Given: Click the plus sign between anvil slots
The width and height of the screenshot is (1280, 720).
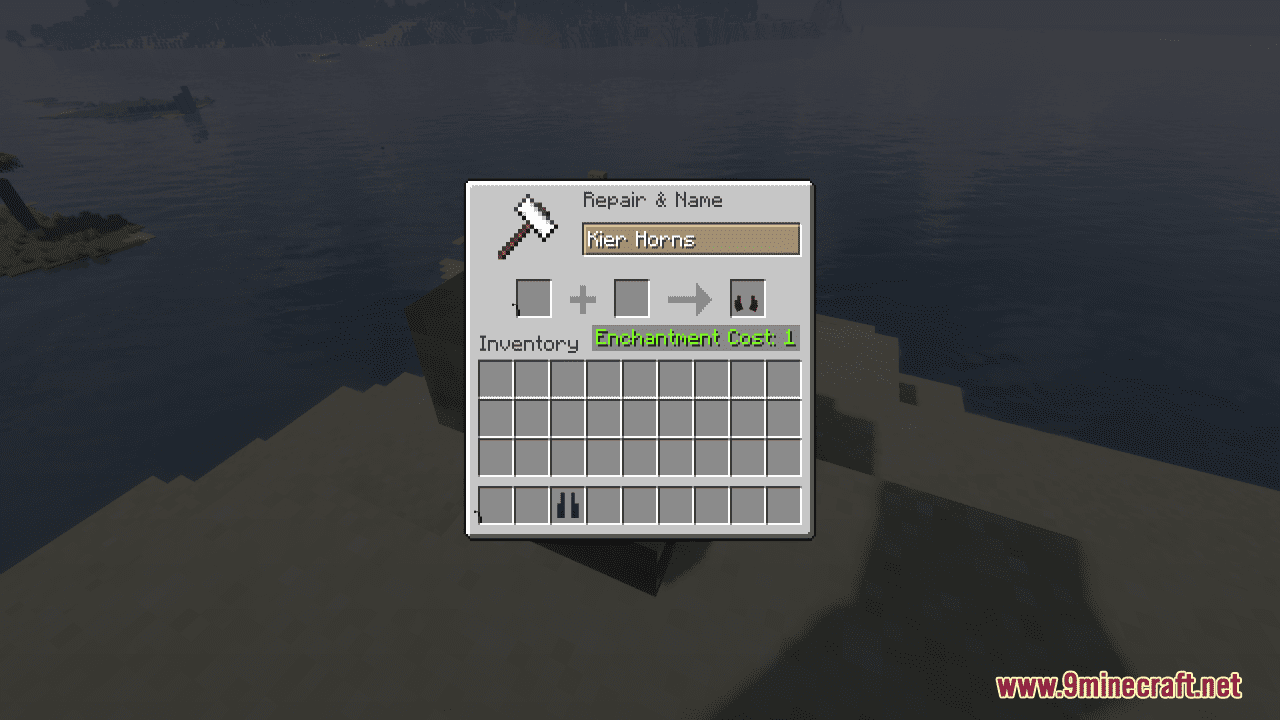Looking at the screenshot, I should point(583,298).
